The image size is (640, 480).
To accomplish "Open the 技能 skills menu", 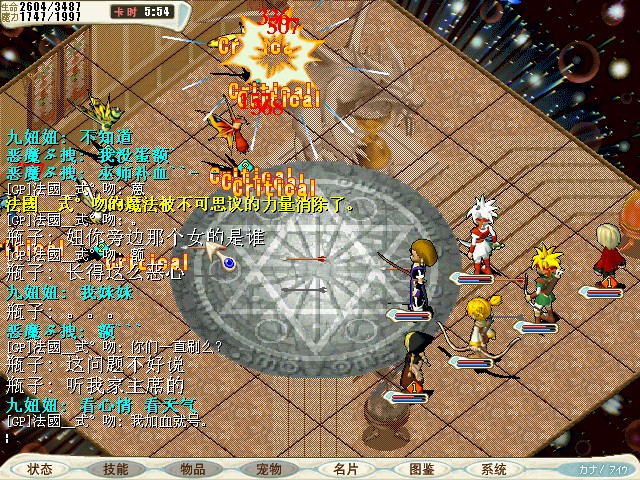I will [x=115, y=468].
